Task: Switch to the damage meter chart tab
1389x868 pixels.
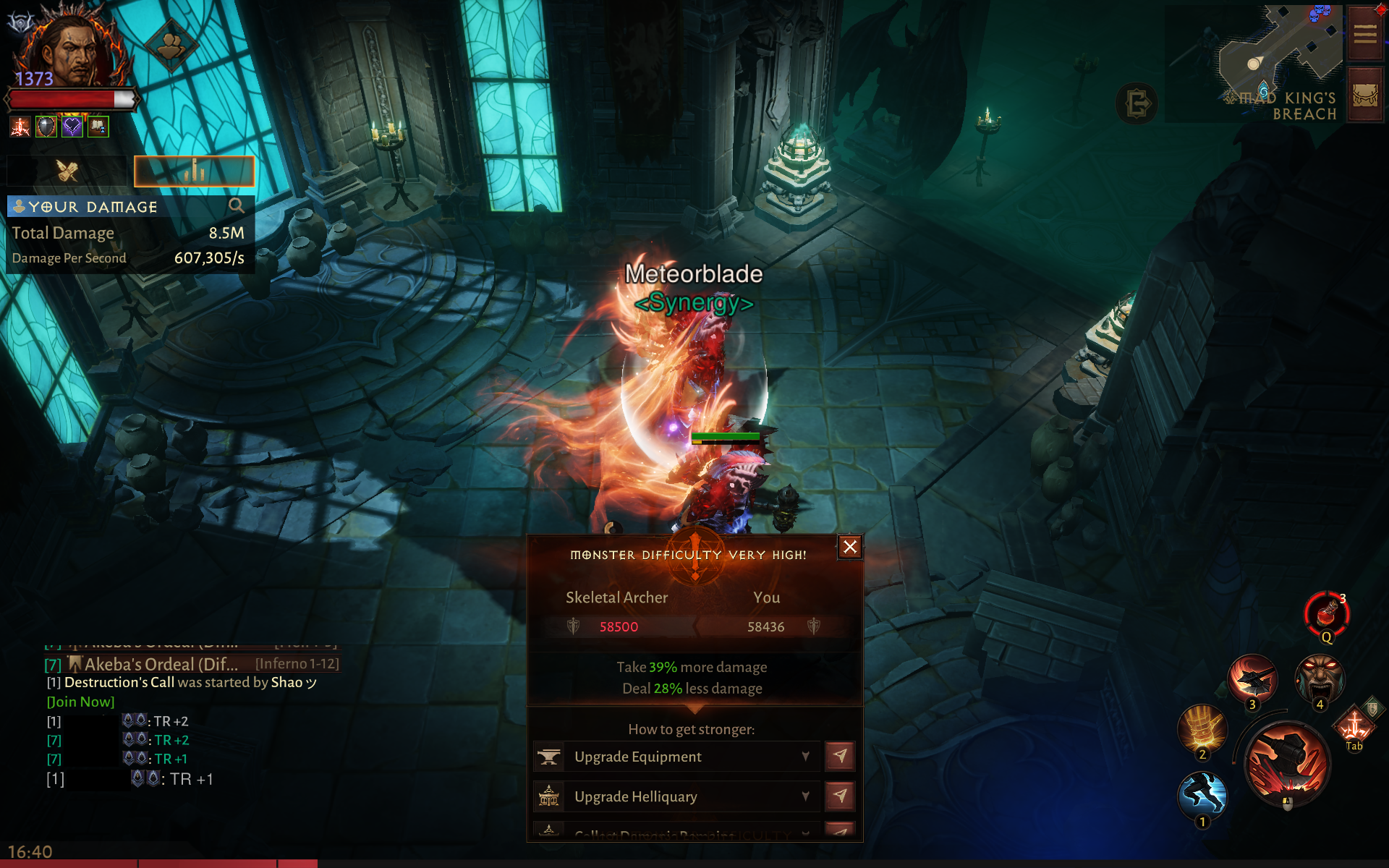Action: click(194, 171)
